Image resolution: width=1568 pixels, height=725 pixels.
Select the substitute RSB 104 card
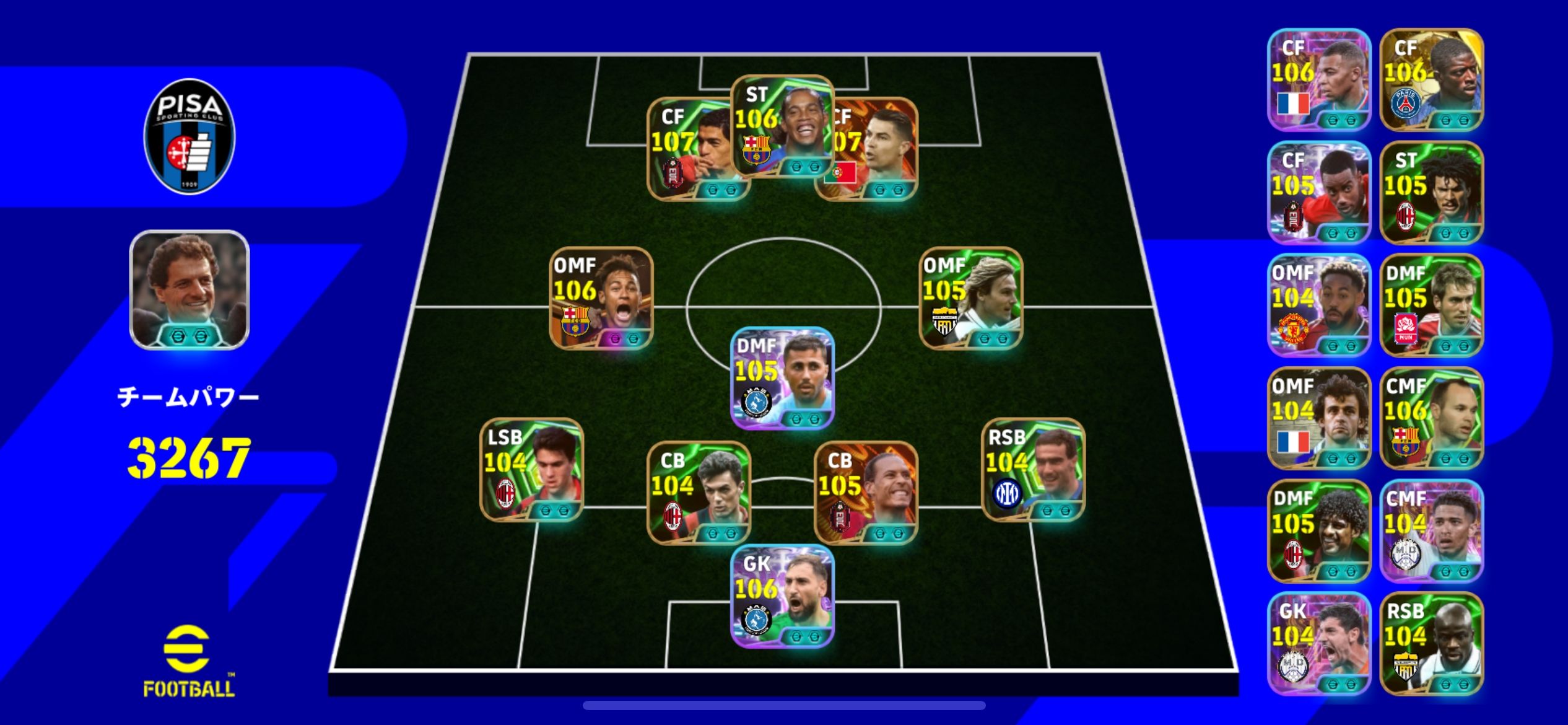click(x=1431, y=643)
